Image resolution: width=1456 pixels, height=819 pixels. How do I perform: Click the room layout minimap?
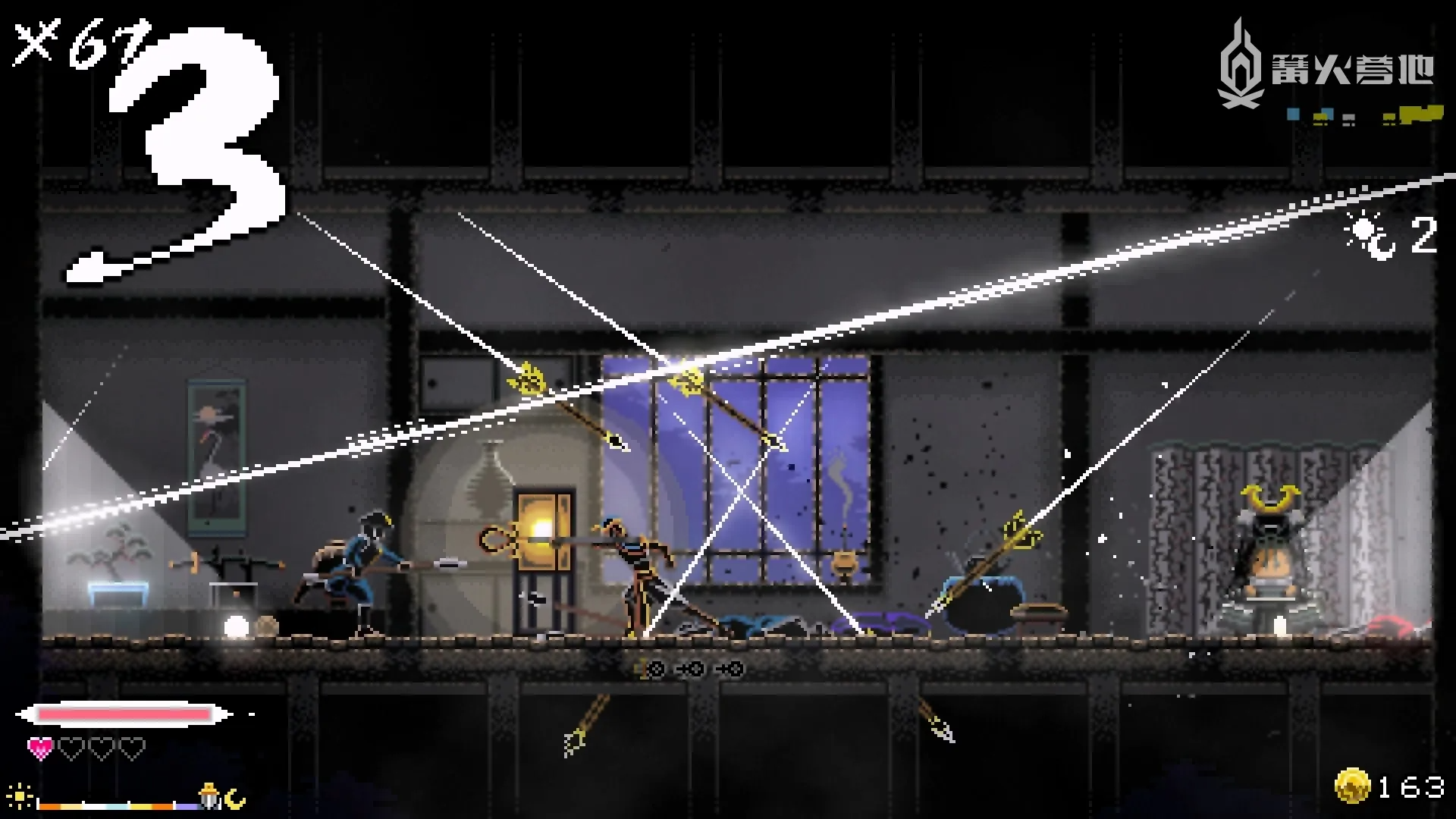point(1363,116)
